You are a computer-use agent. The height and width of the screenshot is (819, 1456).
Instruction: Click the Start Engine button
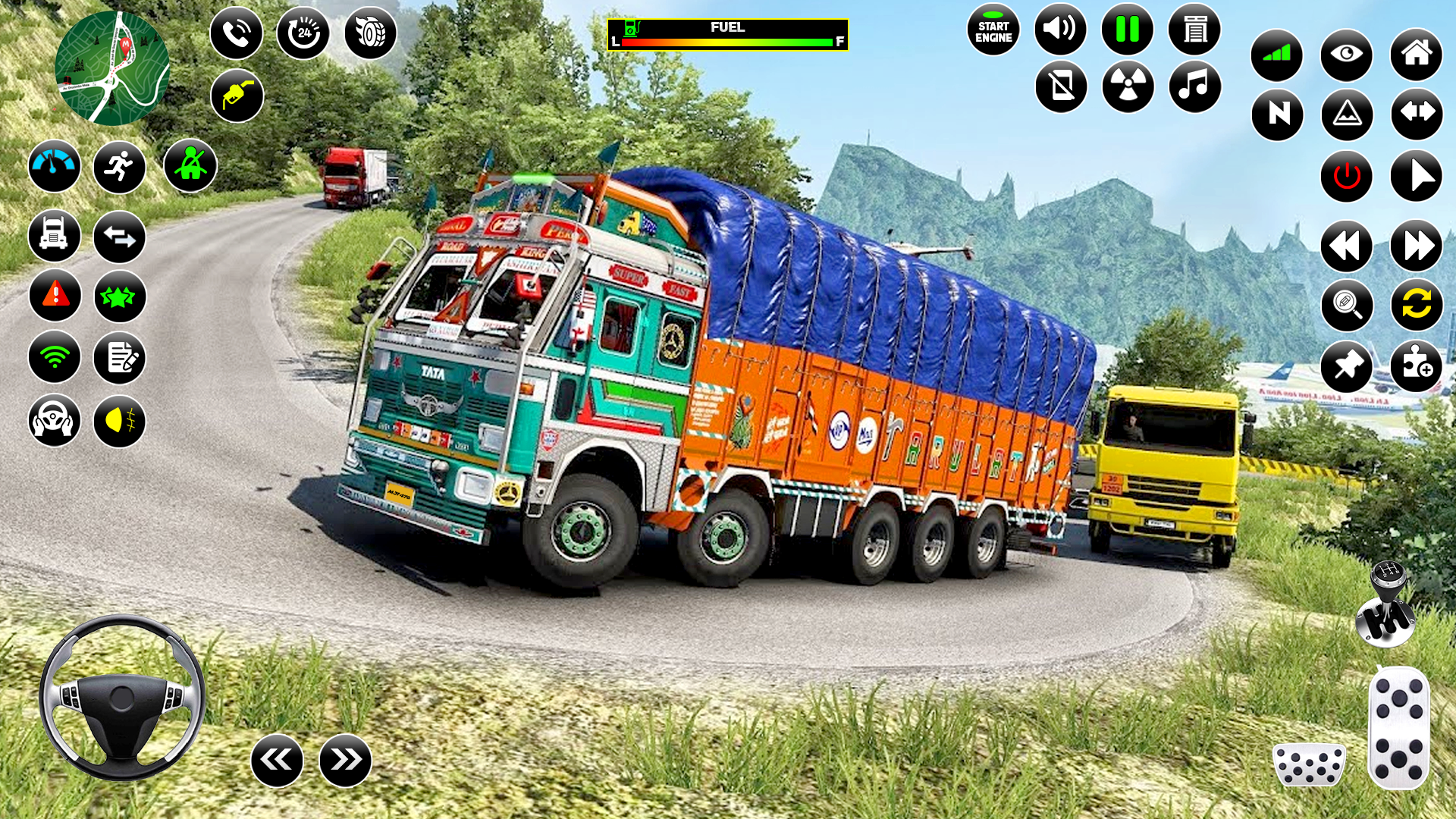(x=993, y=31)
